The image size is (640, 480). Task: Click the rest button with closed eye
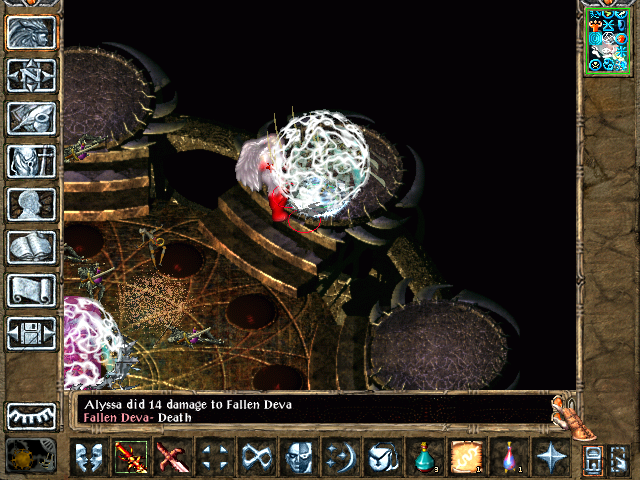(x=31, y=415)
